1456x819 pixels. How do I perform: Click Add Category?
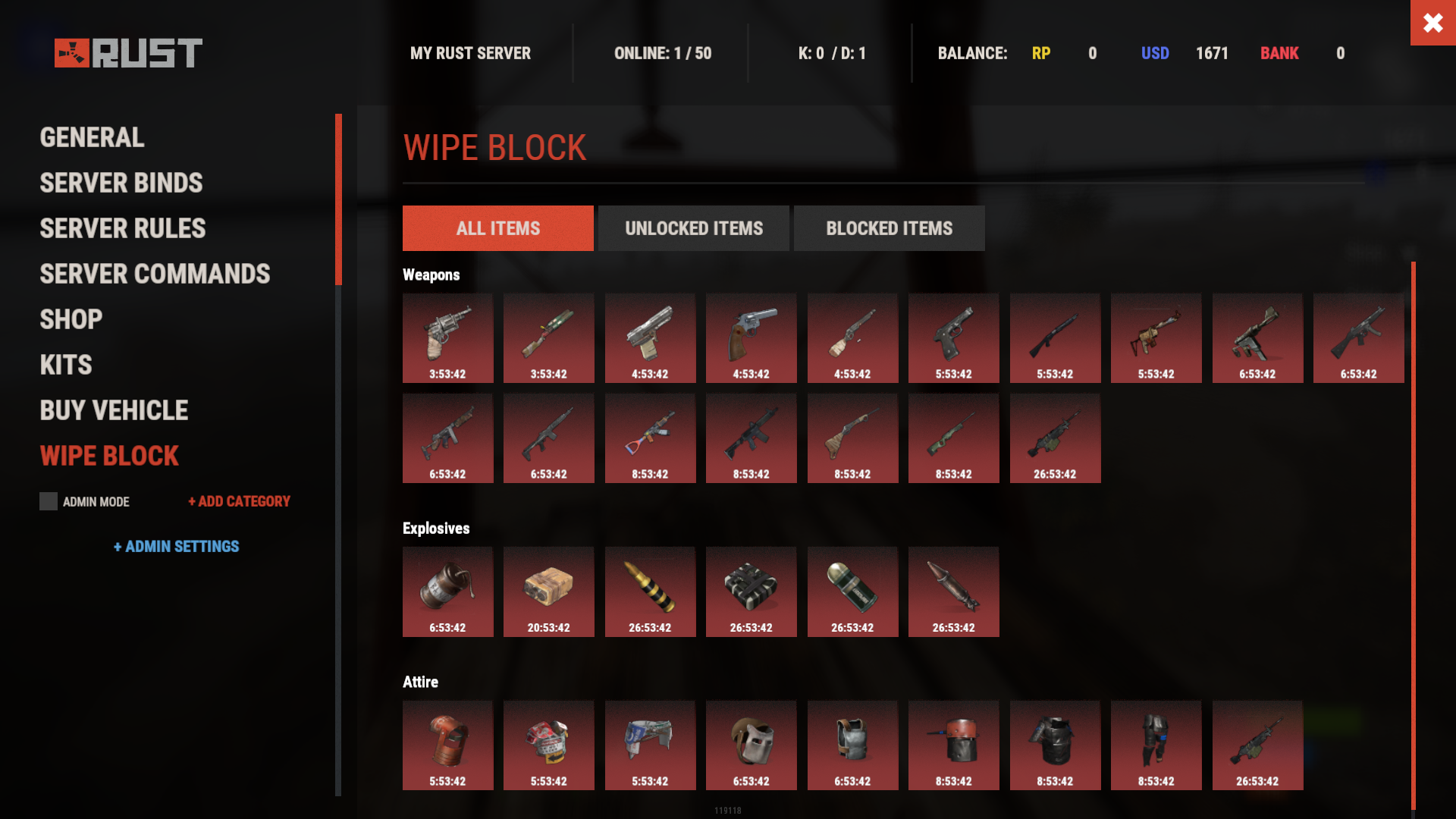[238, 501]
